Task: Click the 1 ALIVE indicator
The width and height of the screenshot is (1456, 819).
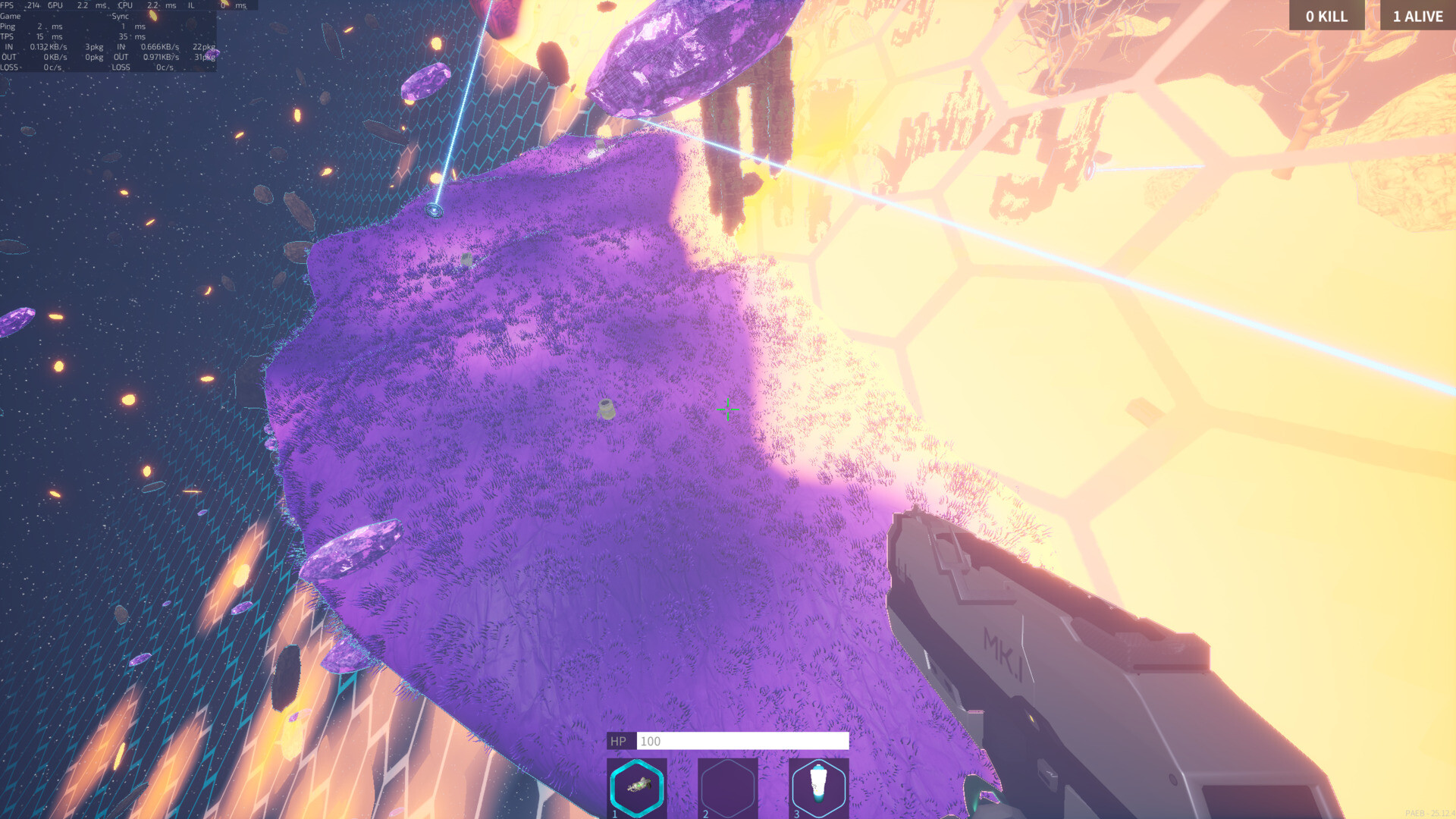Action: 1417,15
